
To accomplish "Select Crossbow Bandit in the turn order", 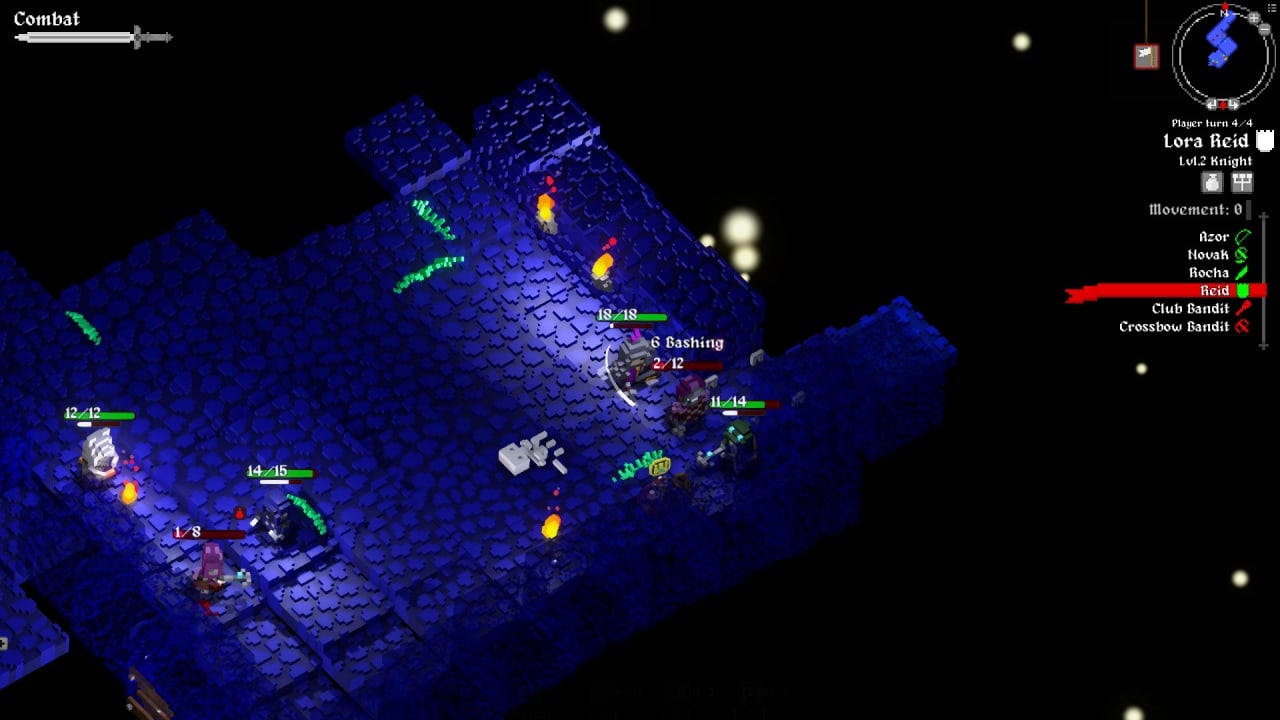I will point(1174,327).
